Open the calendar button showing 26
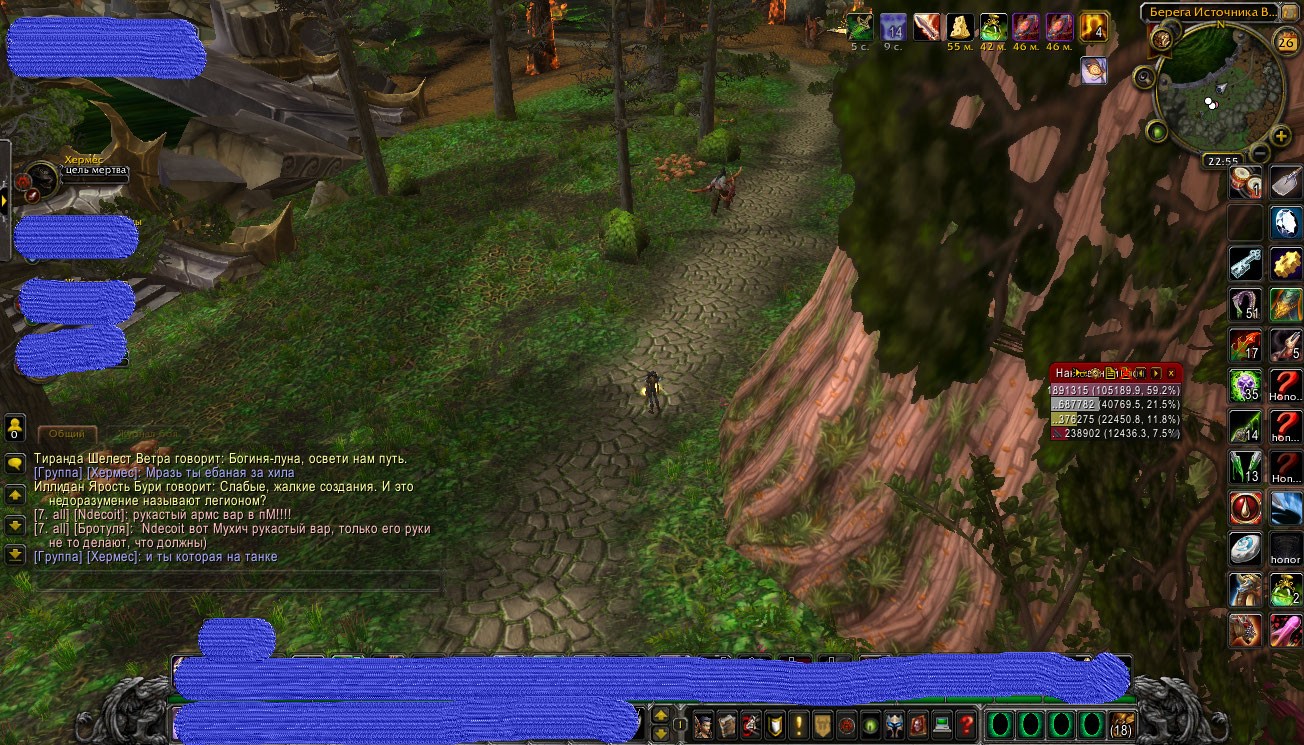 [x=1287, y=41]
